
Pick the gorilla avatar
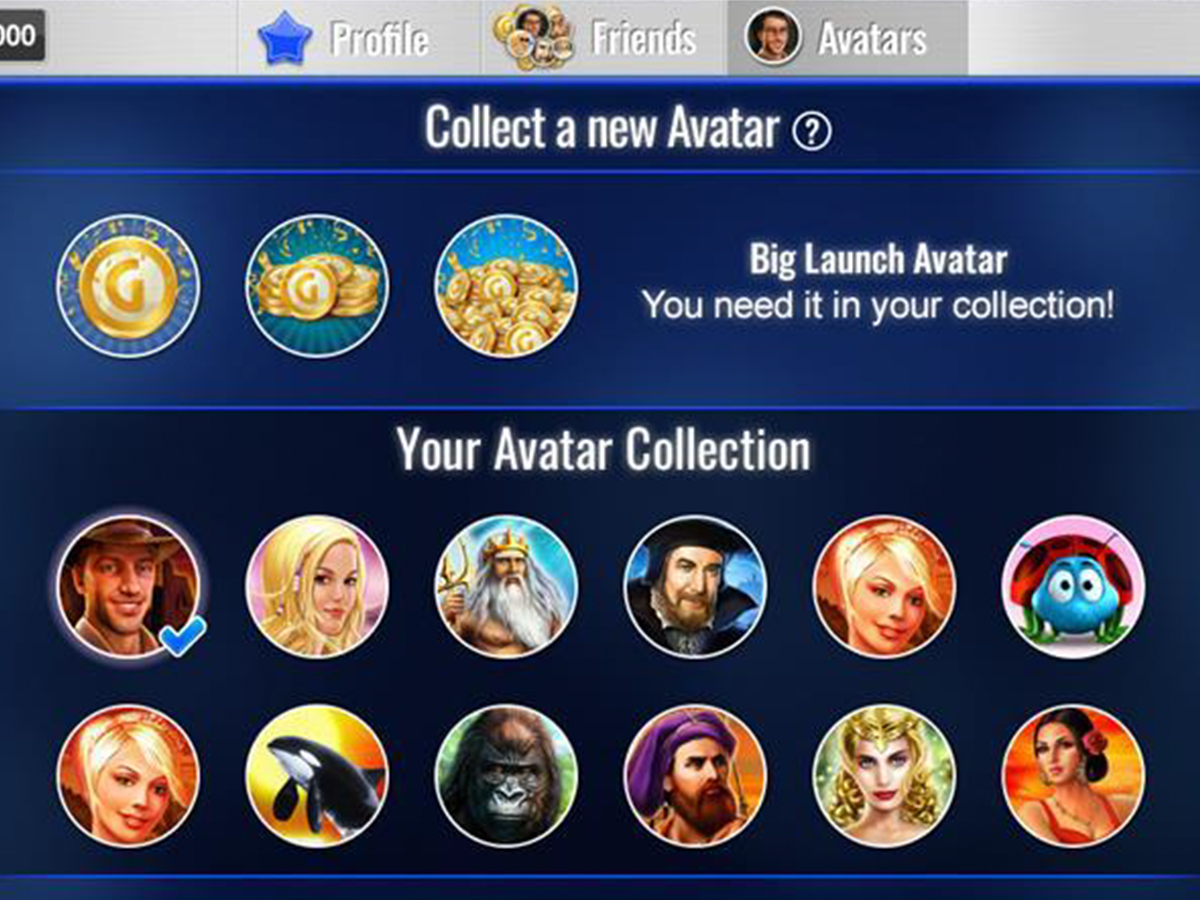(506, 776)
